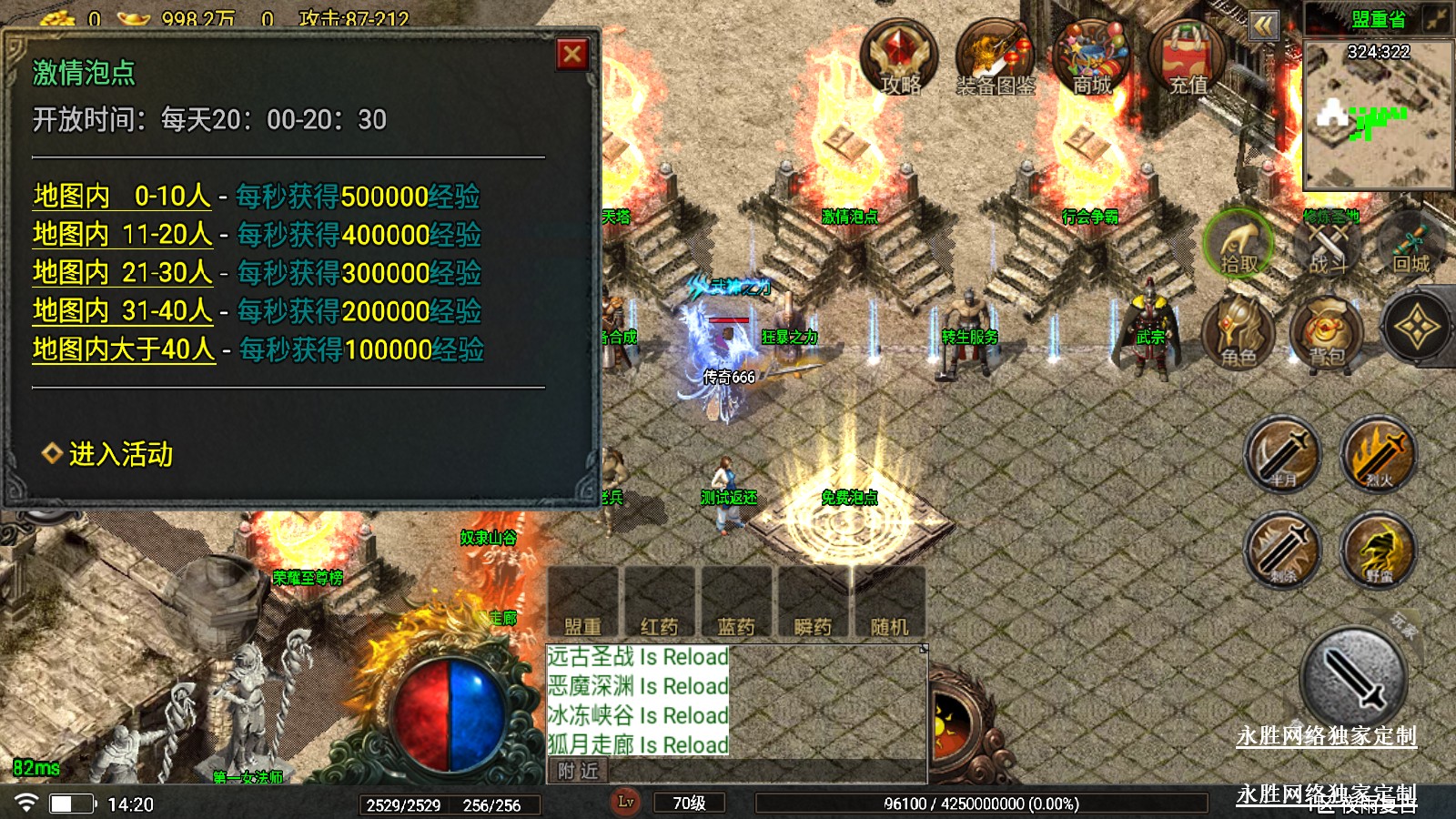
Task: Switch chat to 附近 nearby channel
Action: (x=579, y=772)
